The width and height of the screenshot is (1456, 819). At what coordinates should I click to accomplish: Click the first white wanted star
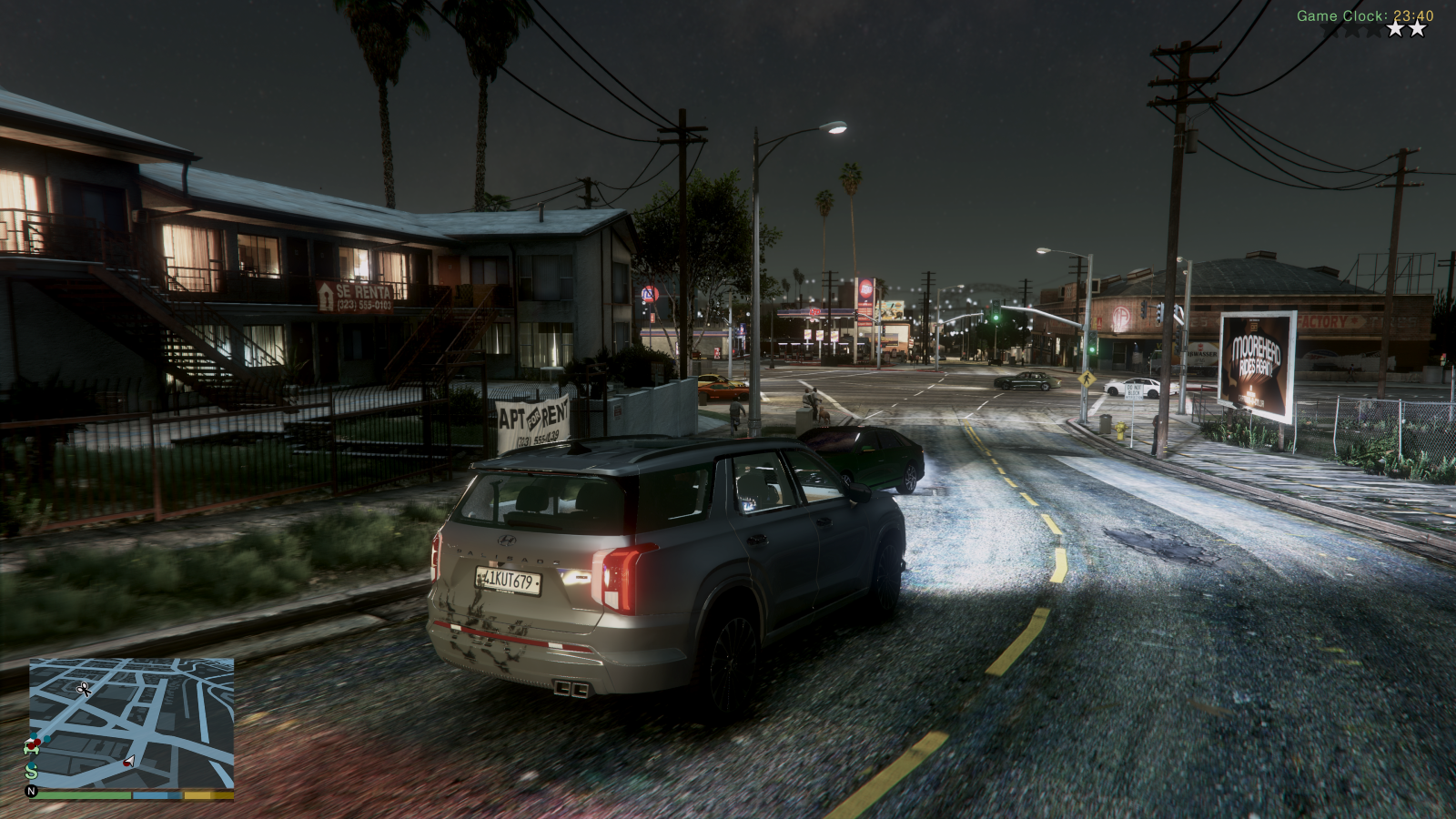1396,29
